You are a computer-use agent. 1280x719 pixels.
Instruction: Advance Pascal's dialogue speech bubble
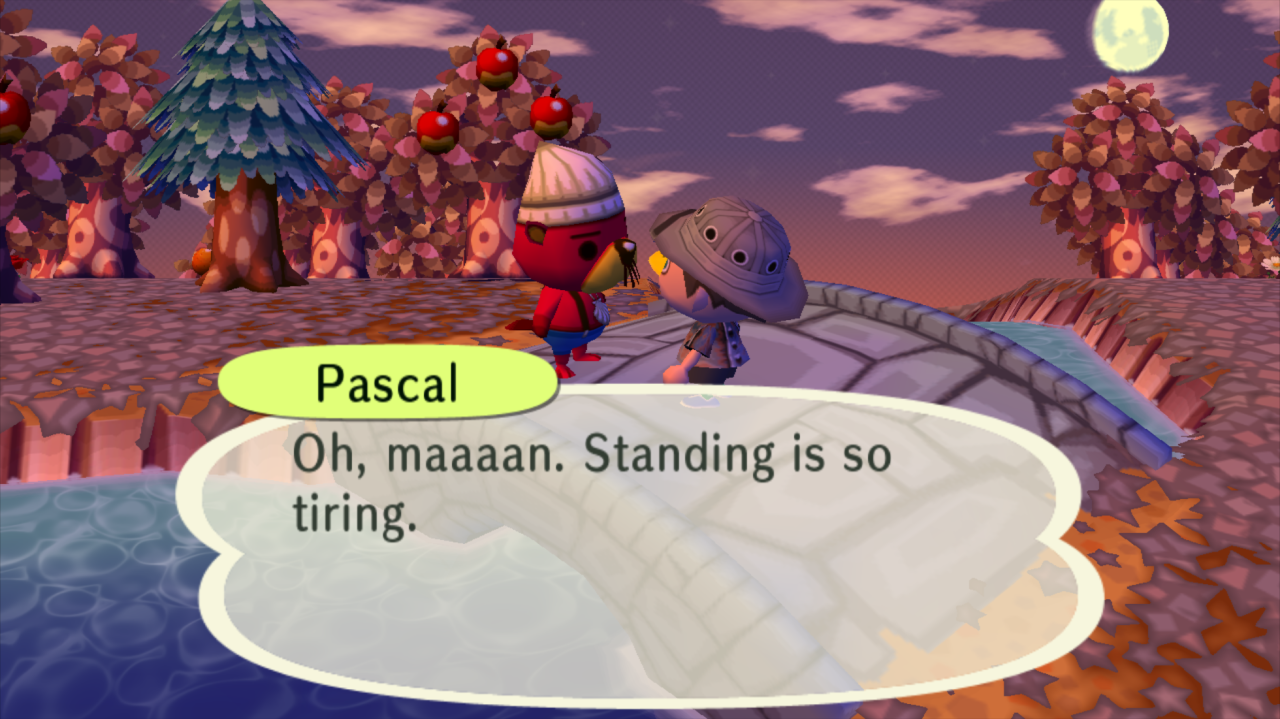[640, 540]
